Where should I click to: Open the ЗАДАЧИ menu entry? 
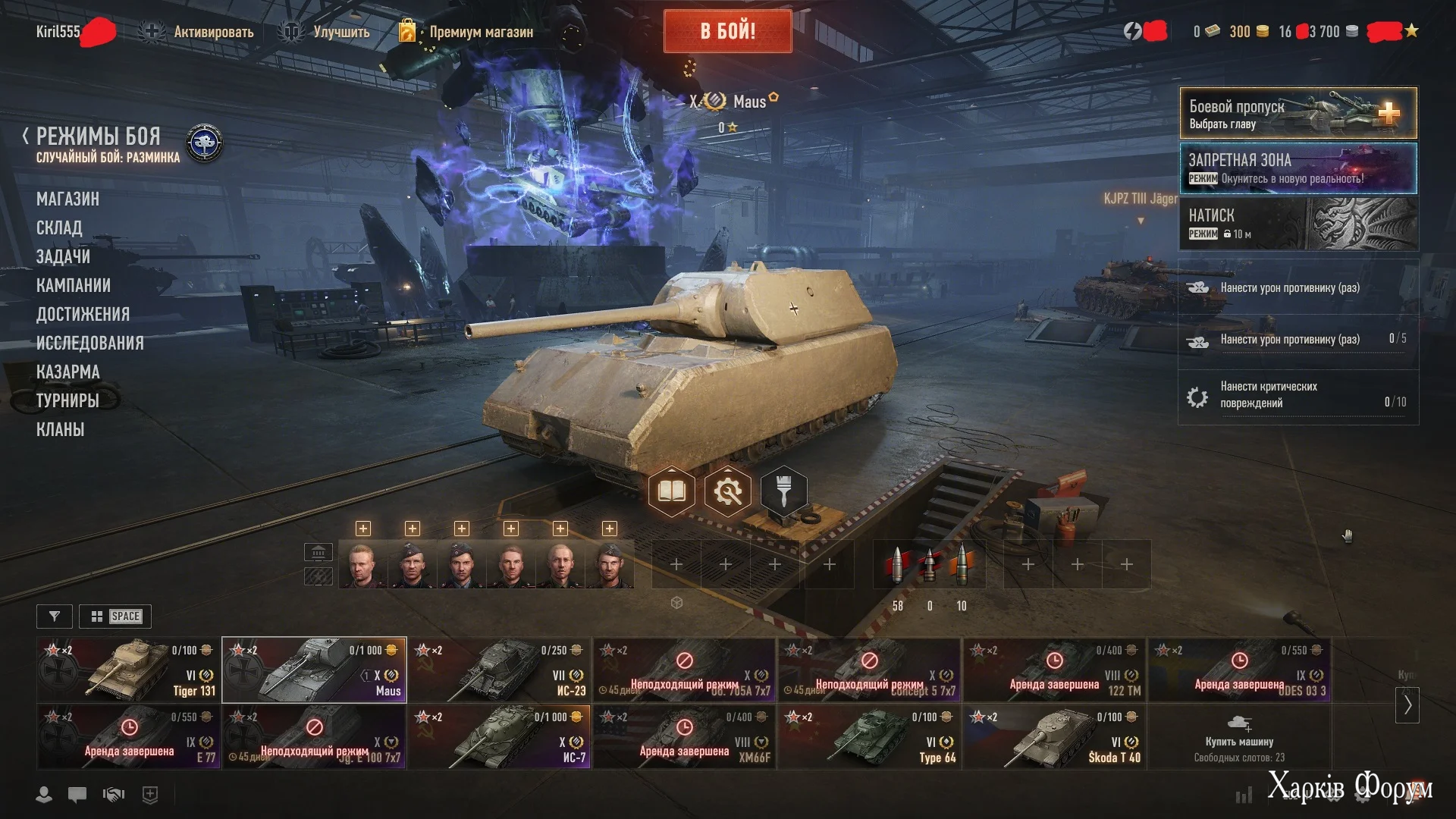[x=63, y=257]
